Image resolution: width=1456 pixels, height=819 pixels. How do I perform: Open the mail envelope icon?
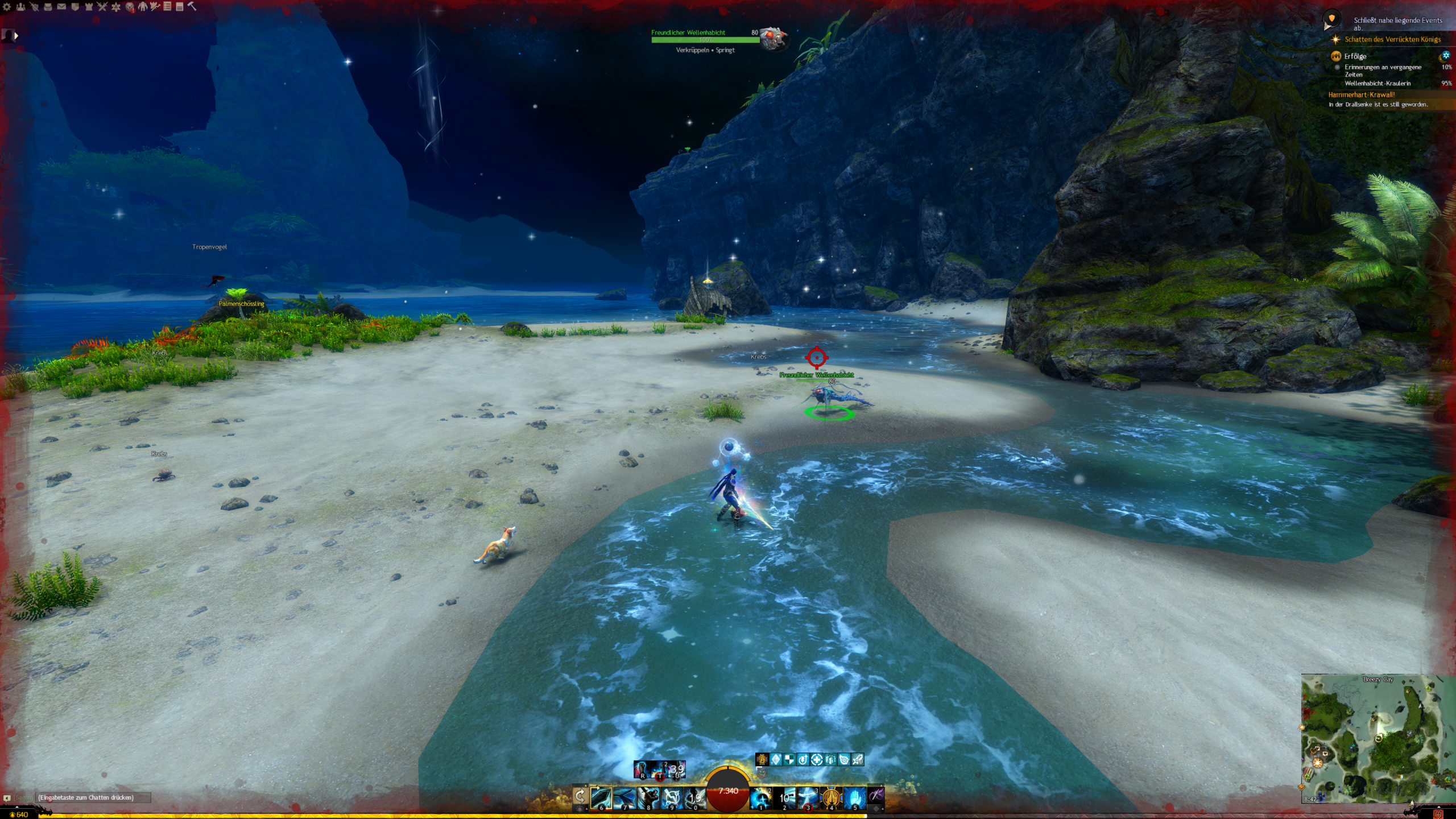pos(61,7)
